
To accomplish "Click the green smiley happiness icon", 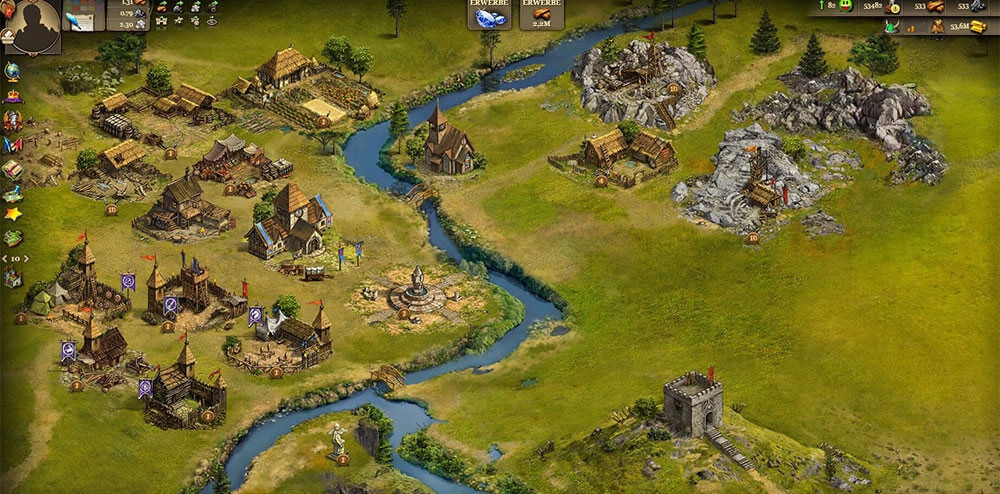I will pos(845,6).
